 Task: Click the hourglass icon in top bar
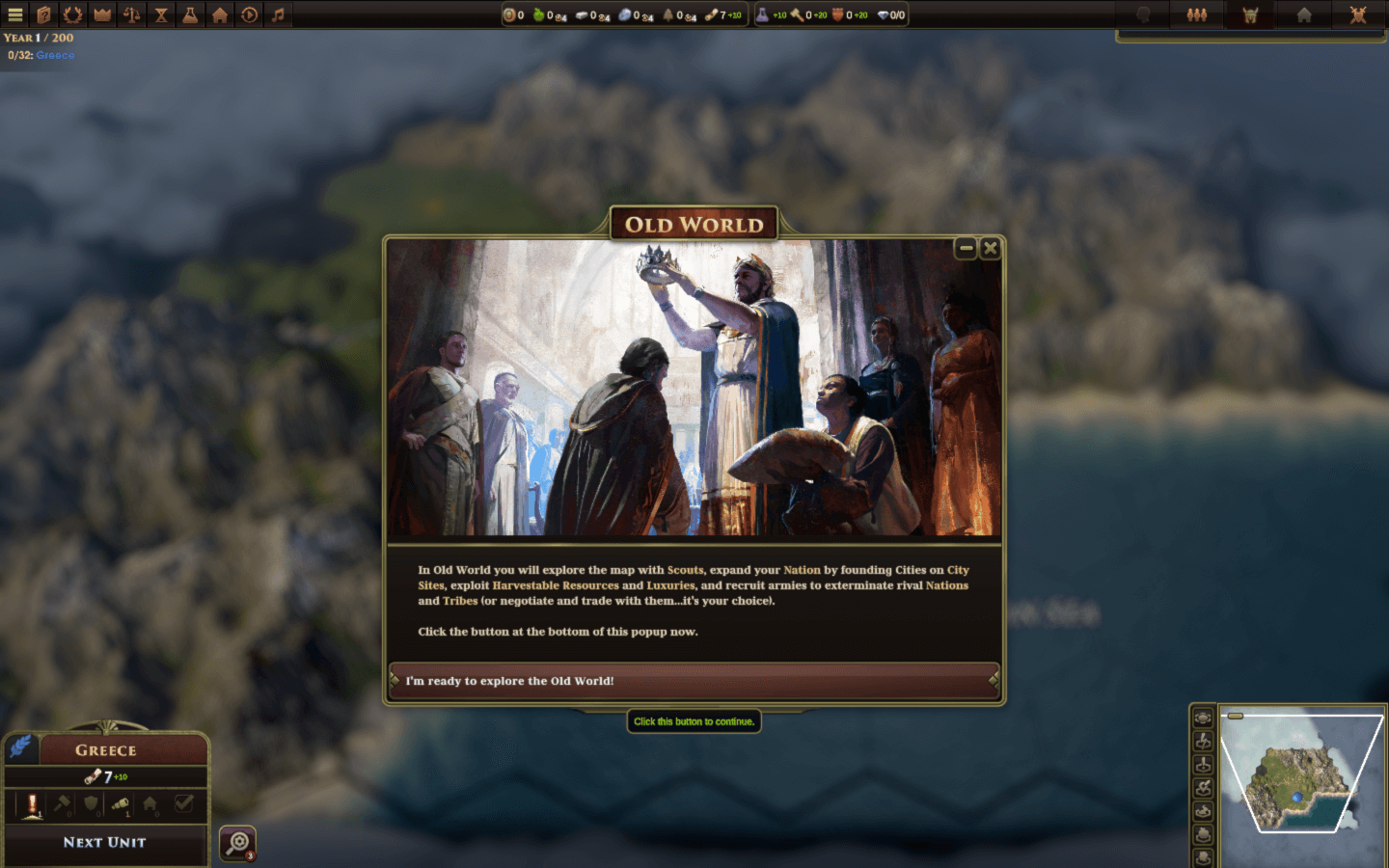click(x=161, y=14)
